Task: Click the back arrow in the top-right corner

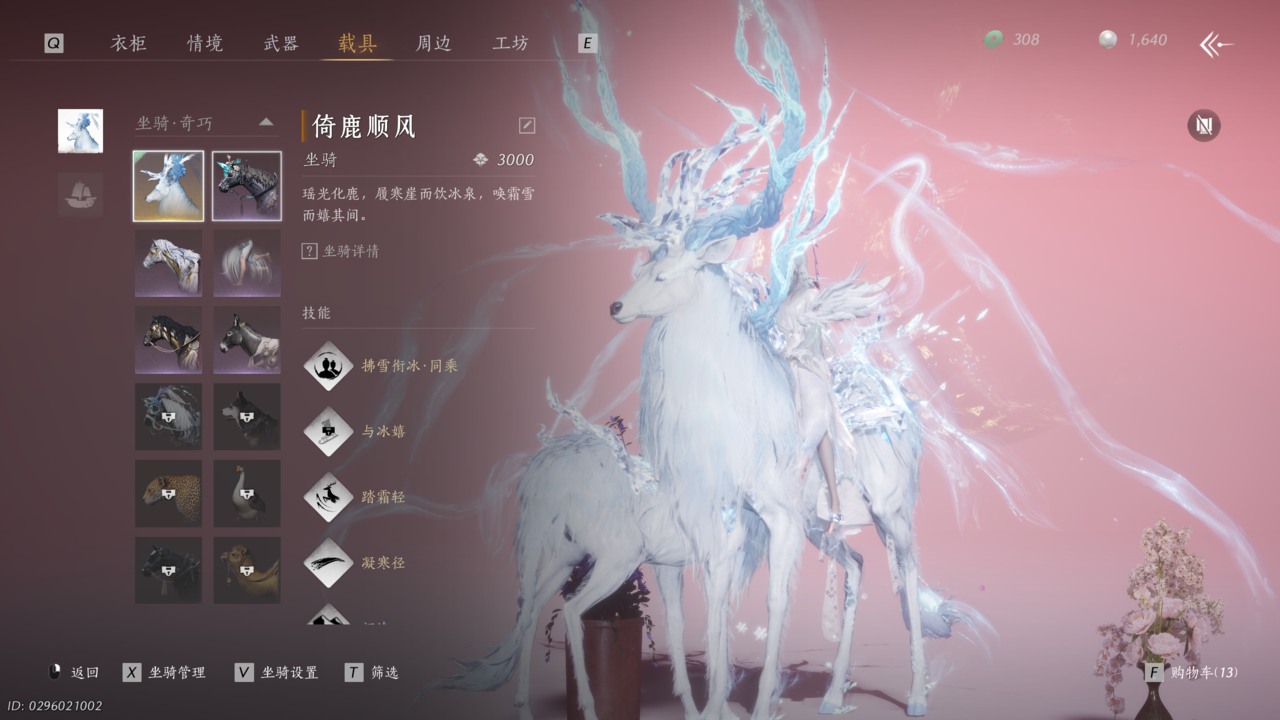Action: tap(1216, 44)
